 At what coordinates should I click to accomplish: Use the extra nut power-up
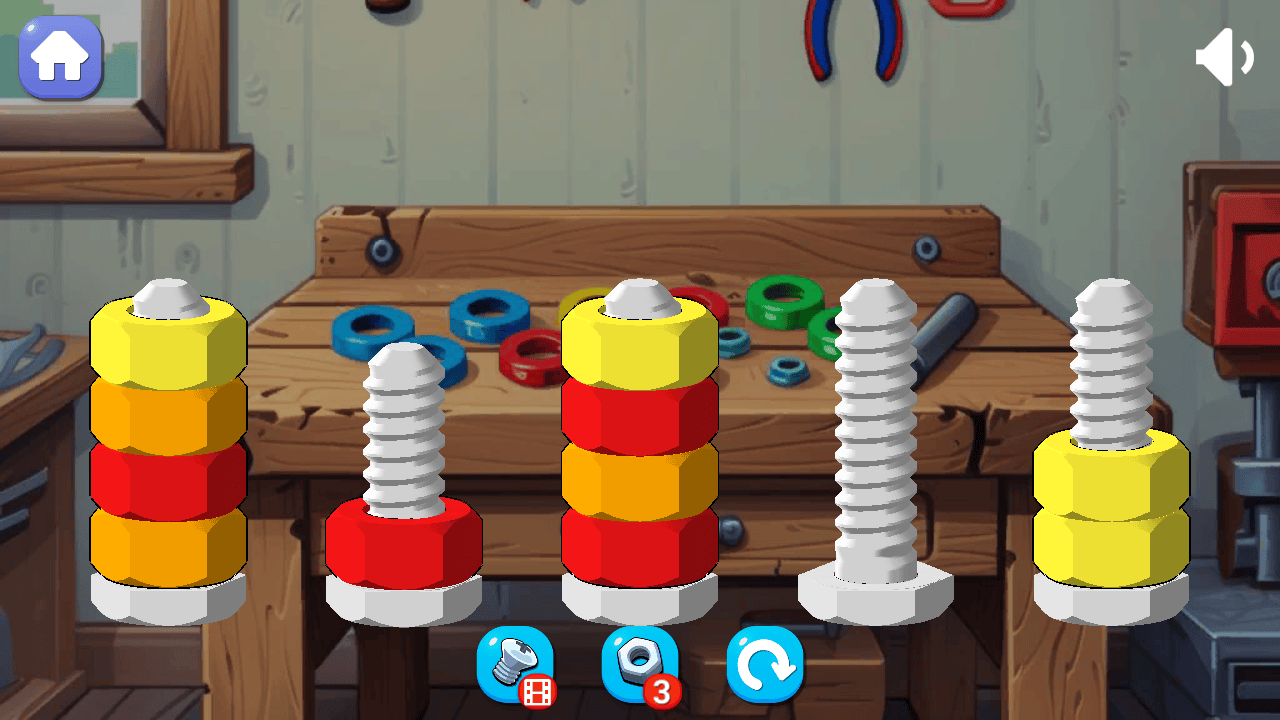click(638, 665)
